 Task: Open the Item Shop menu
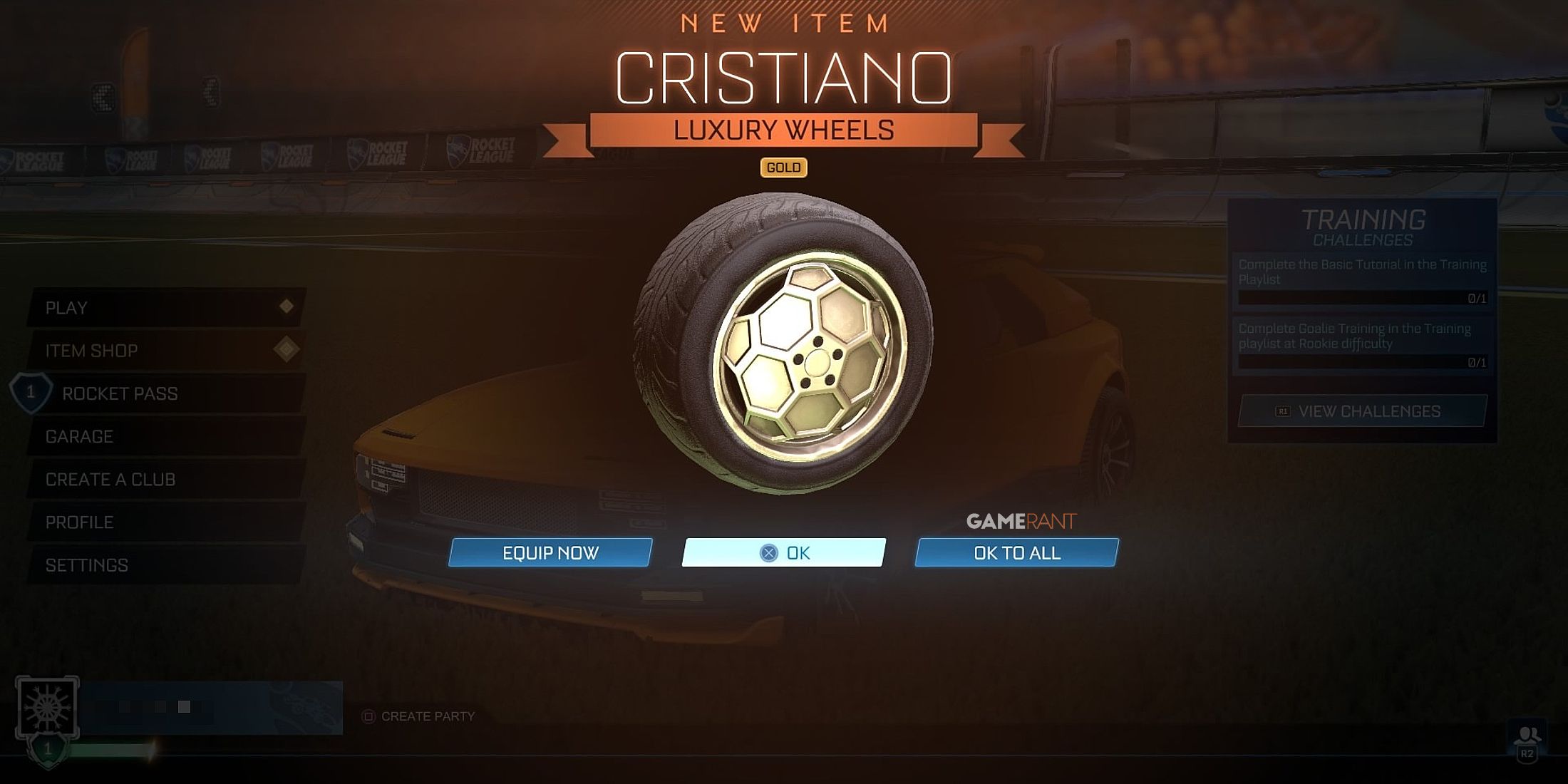pos(93,350)
